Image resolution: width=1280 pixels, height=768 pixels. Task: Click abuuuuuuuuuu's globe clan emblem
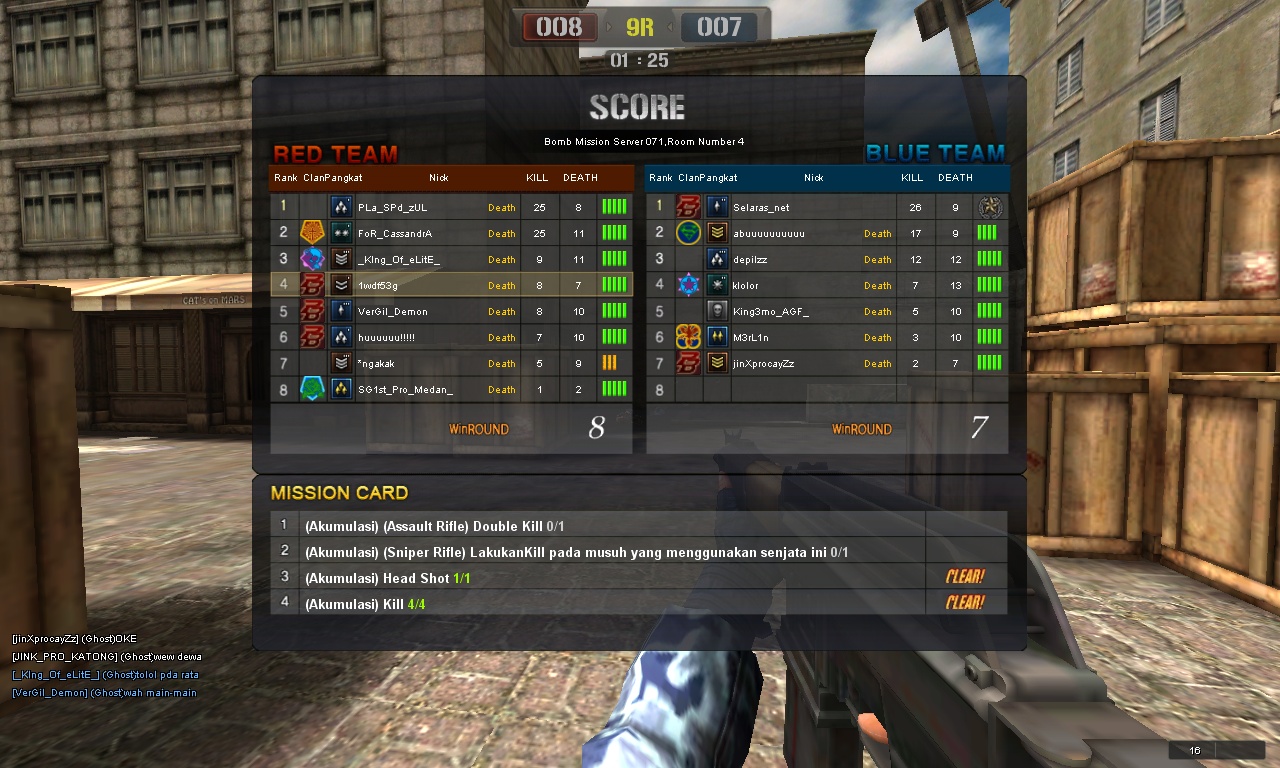tap(688, 233)
